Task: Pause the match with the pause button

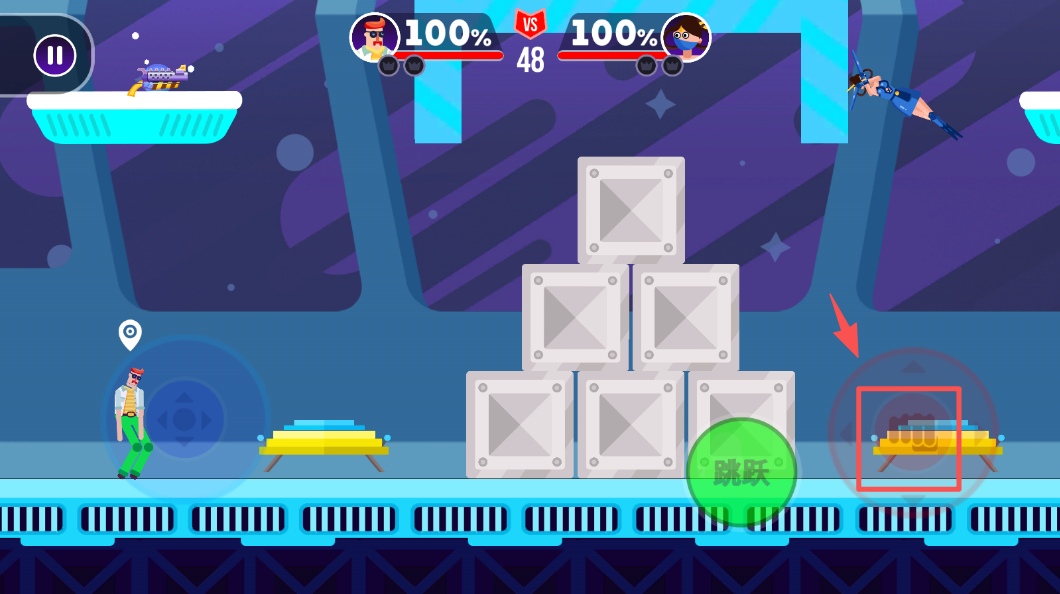Action: [x=55, y=55]
